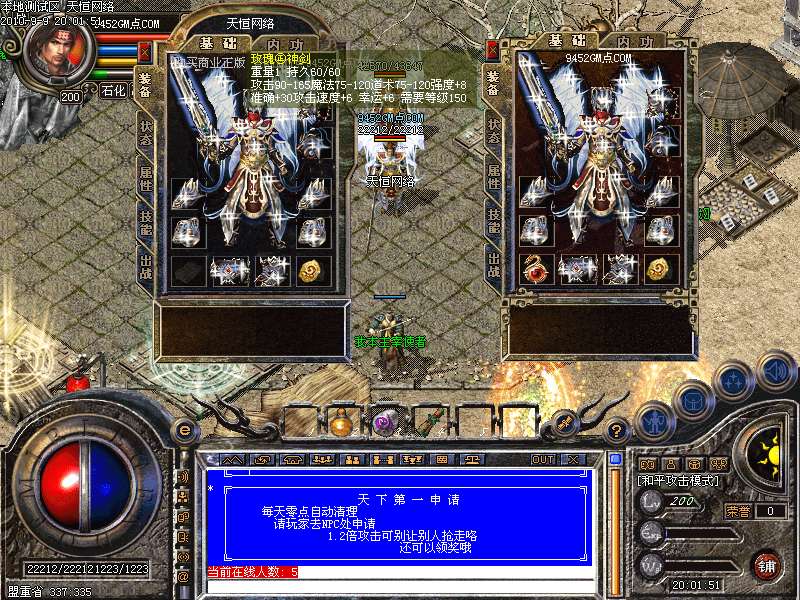Click the chat window's orange scrollbar
The width and height of the screenshot is (800, 600).
(614, 525)
